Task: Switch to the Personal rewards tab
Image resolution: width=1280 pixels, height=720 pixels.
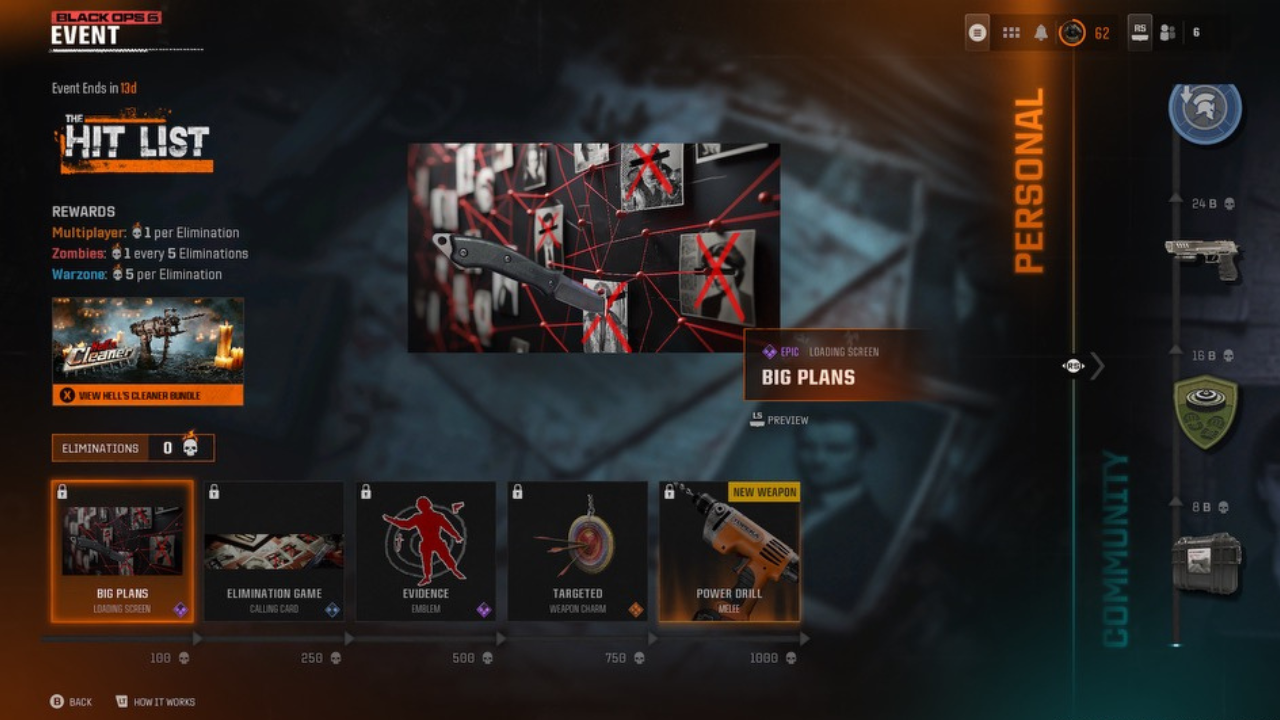Action: [1029, 181]
